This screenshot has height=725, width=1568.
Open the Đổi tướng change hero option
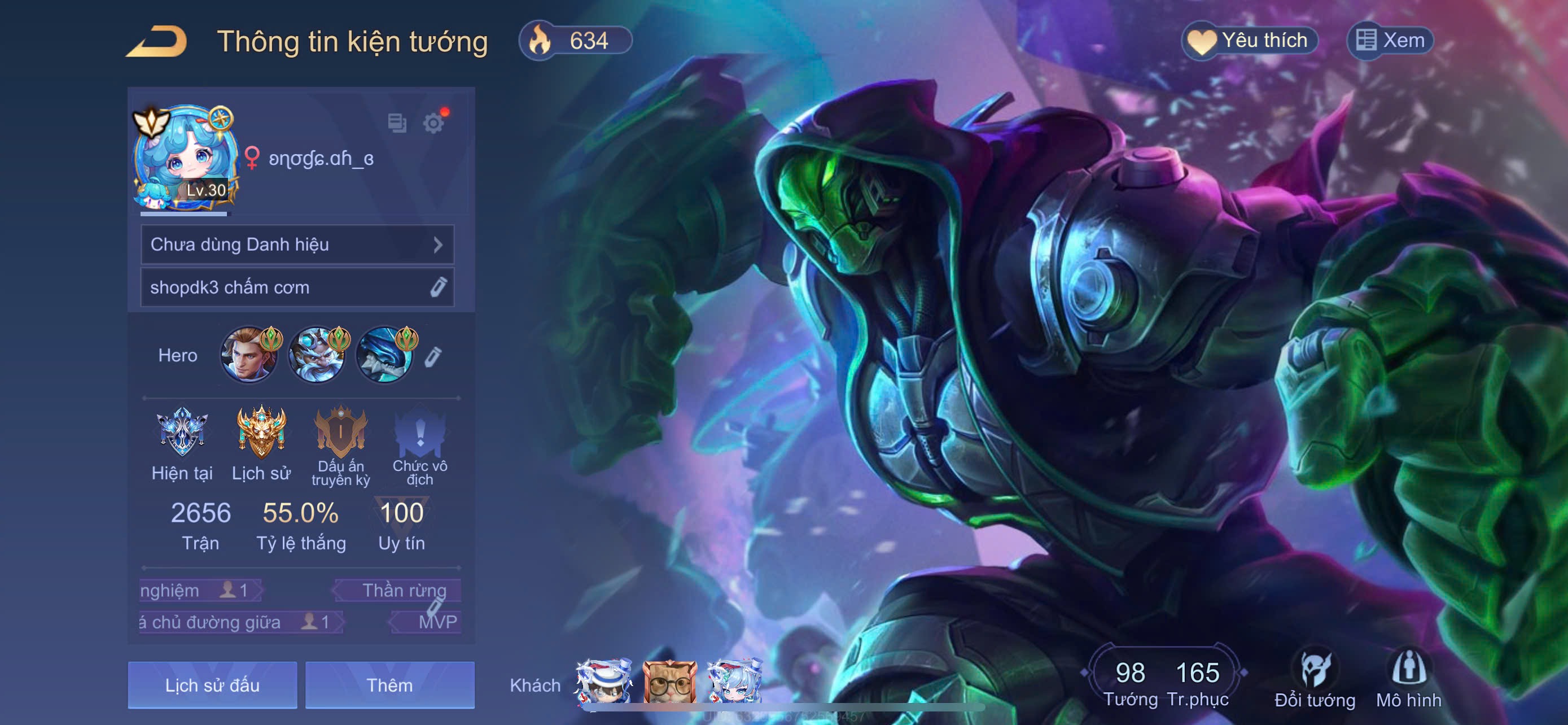point(1315,679)
